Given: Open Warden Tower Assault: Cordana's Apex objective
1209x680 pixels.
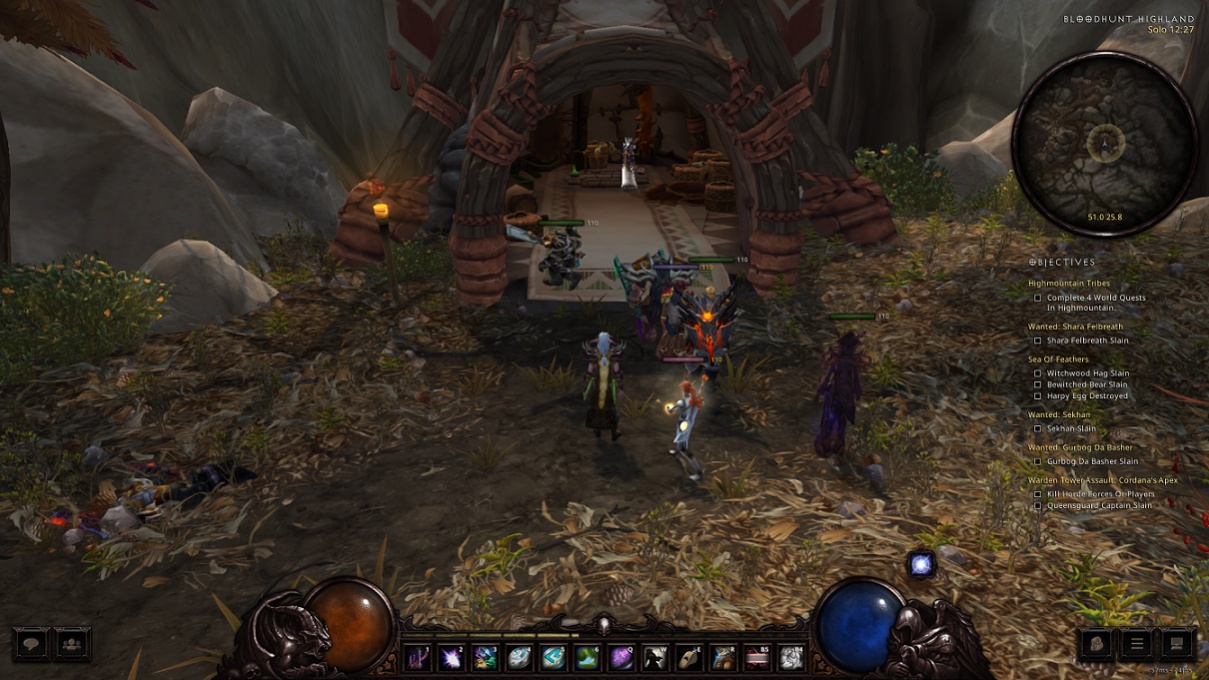Looking at the screenshot, I should point(1102,481).
